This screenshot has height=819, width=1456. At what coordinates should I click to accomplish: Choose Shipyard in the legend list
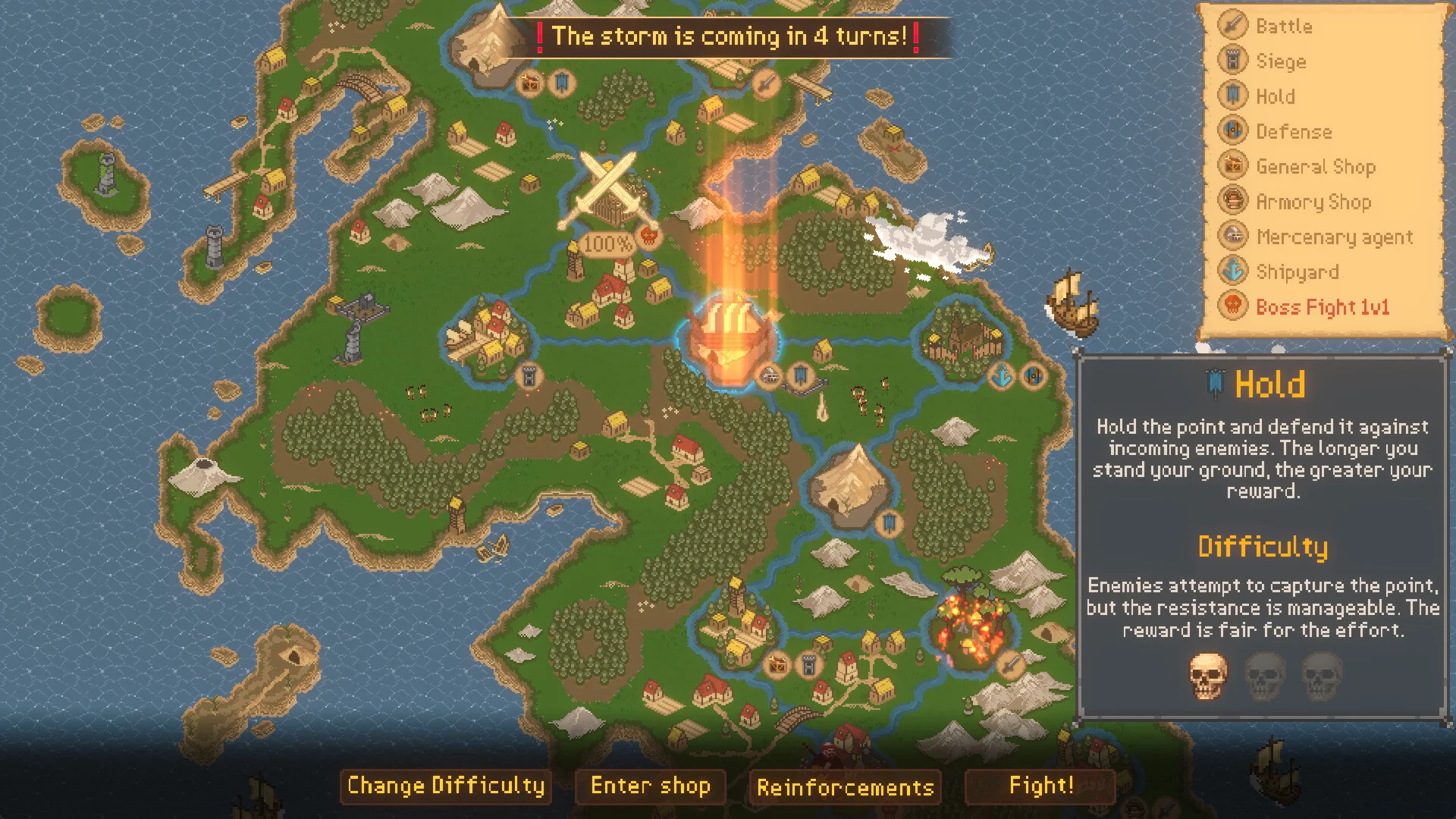tap(1297, 271)
